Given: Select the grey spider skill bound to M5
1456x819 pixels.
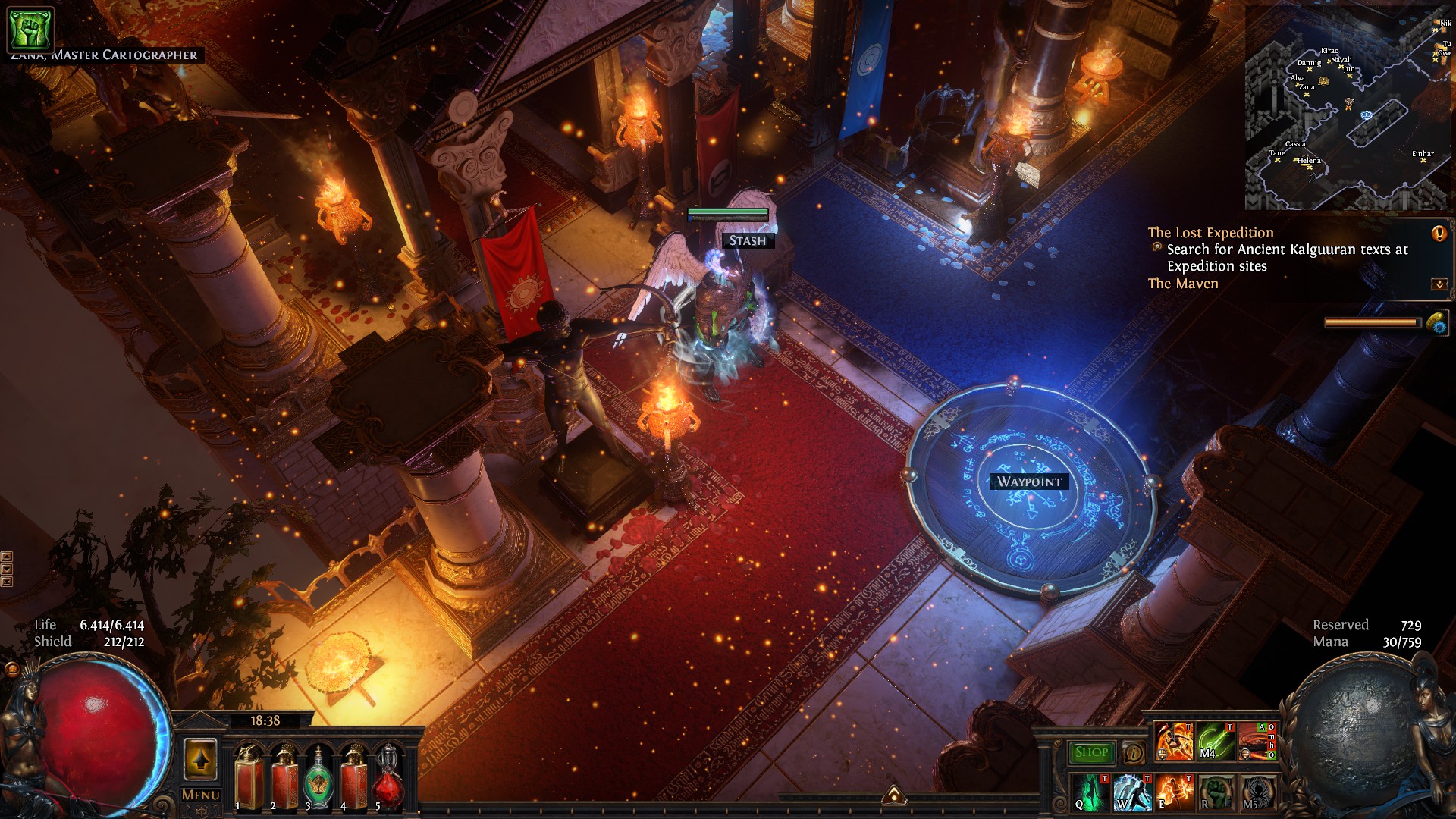Looking at the screenshot, I should click(1258, 792).
